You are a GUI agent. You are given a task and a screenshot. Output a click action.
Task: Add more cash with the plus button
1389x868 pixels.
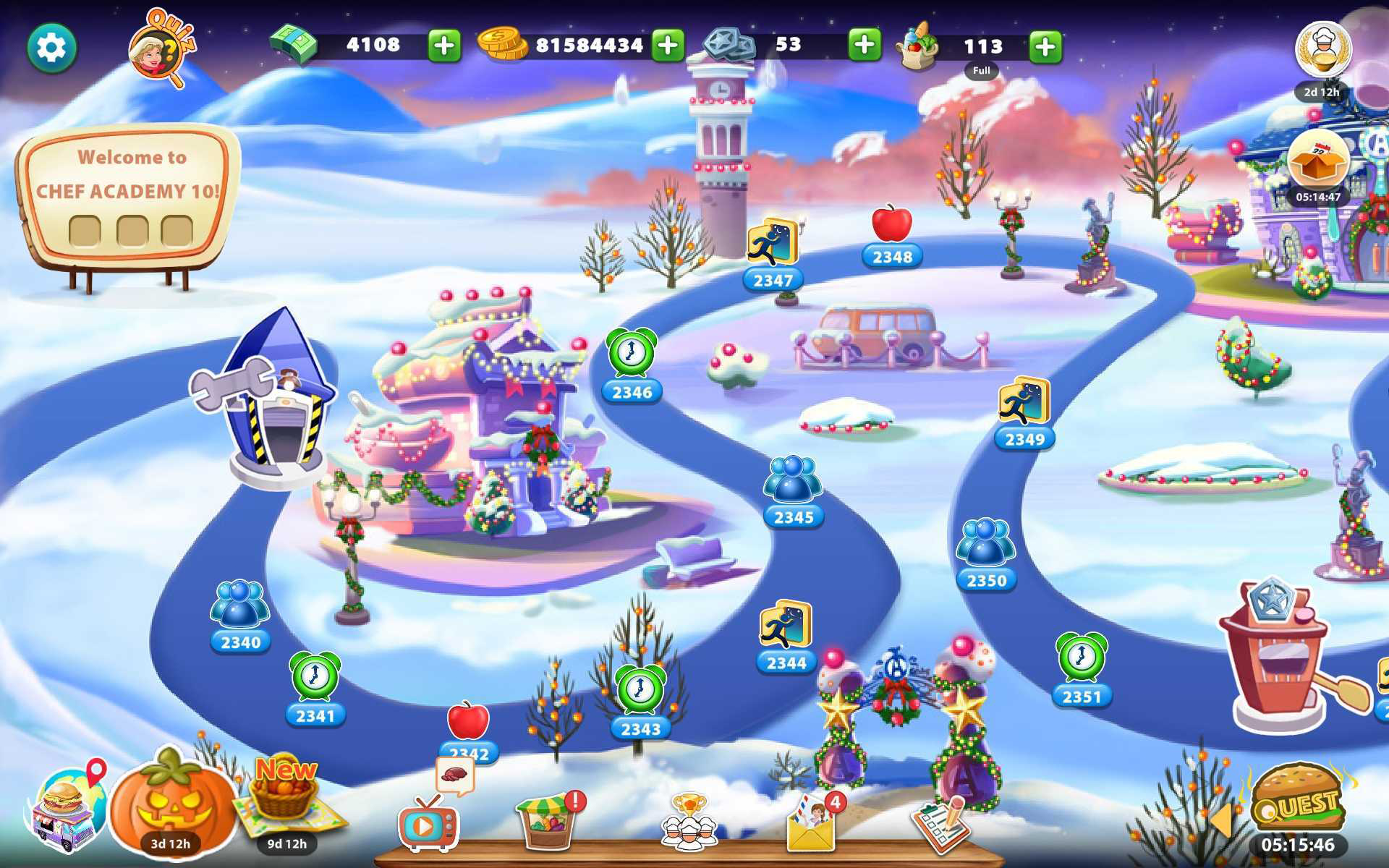pos(444,46)
